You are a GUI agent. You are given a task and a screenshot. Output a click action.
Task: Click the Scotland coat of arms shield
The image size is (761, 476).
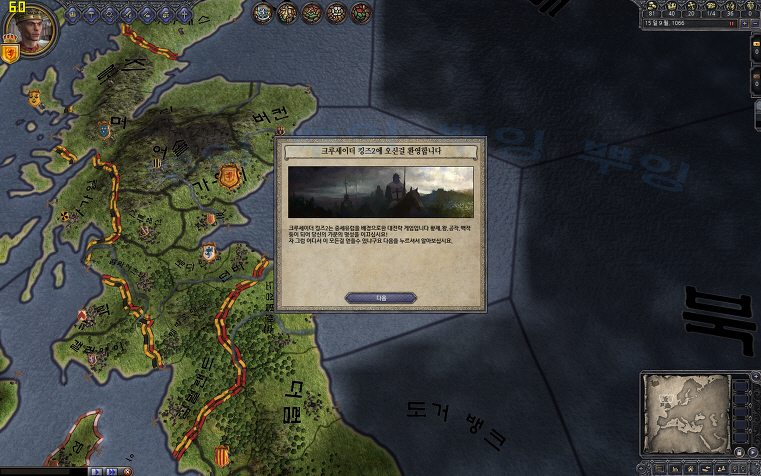[12, 53]
